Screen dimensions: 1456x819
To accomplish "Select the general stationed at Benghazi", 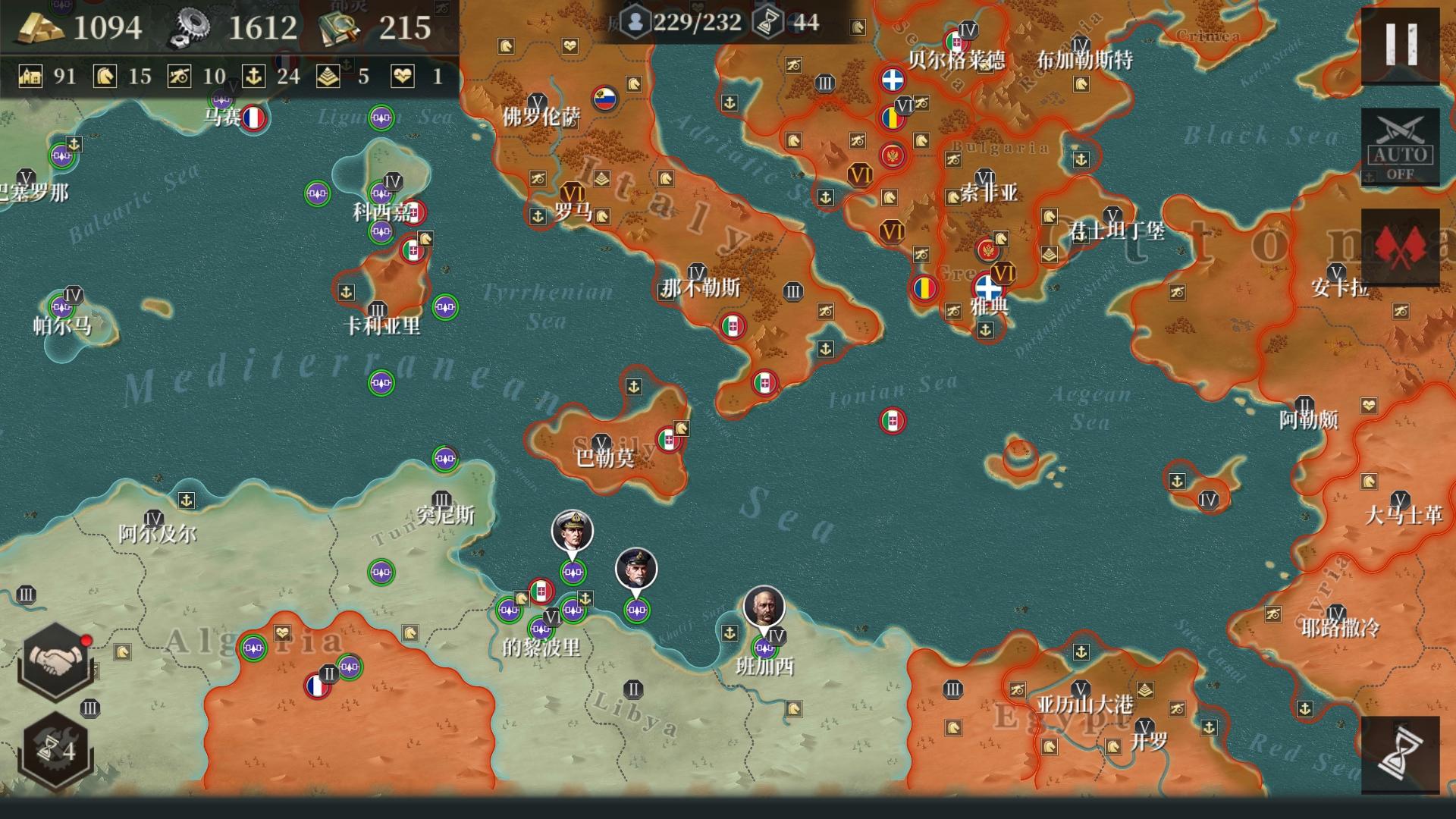I will (764, 607).
